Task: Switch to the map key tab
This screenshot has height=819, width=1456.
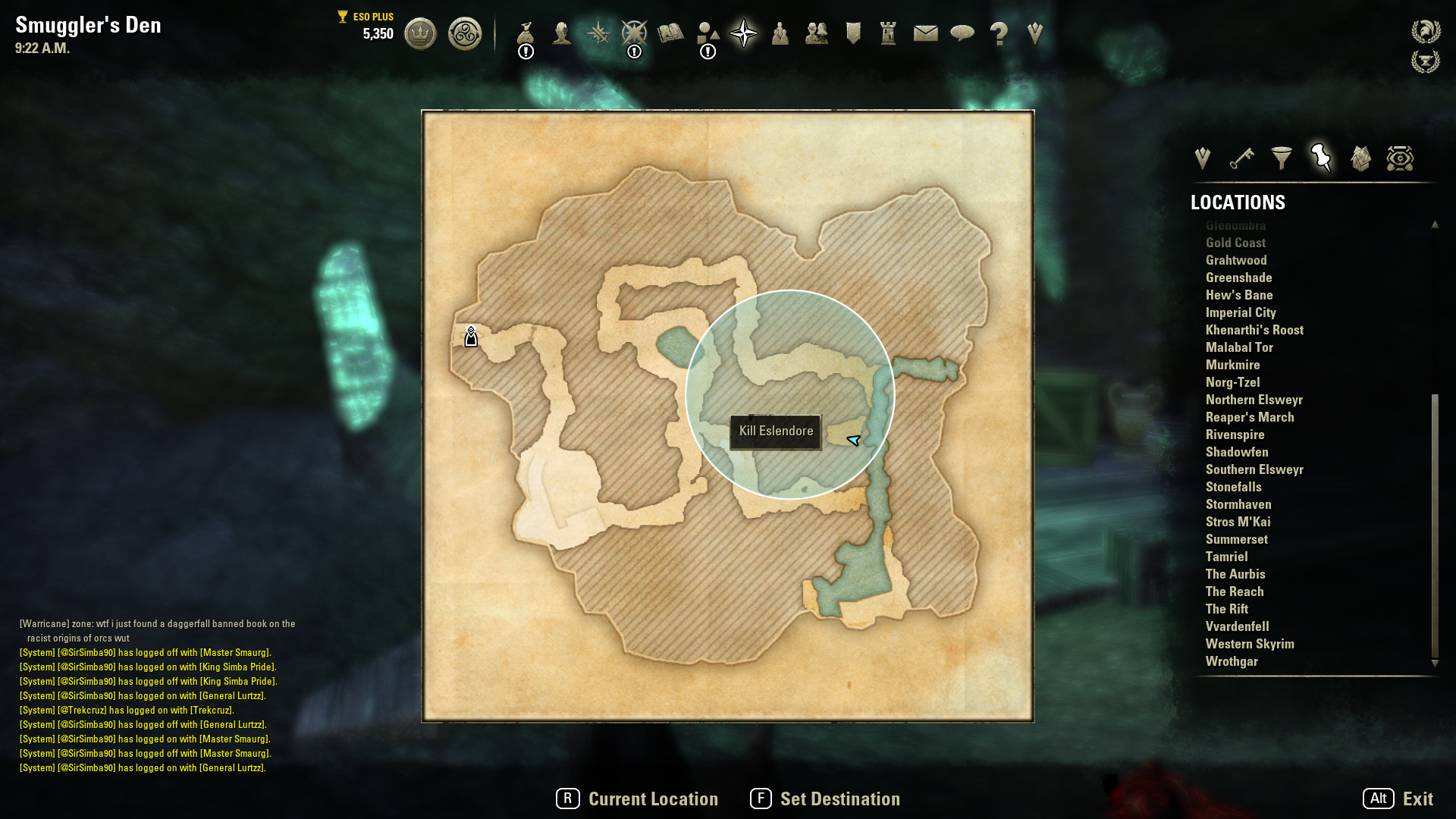Action: (1241, 158)
